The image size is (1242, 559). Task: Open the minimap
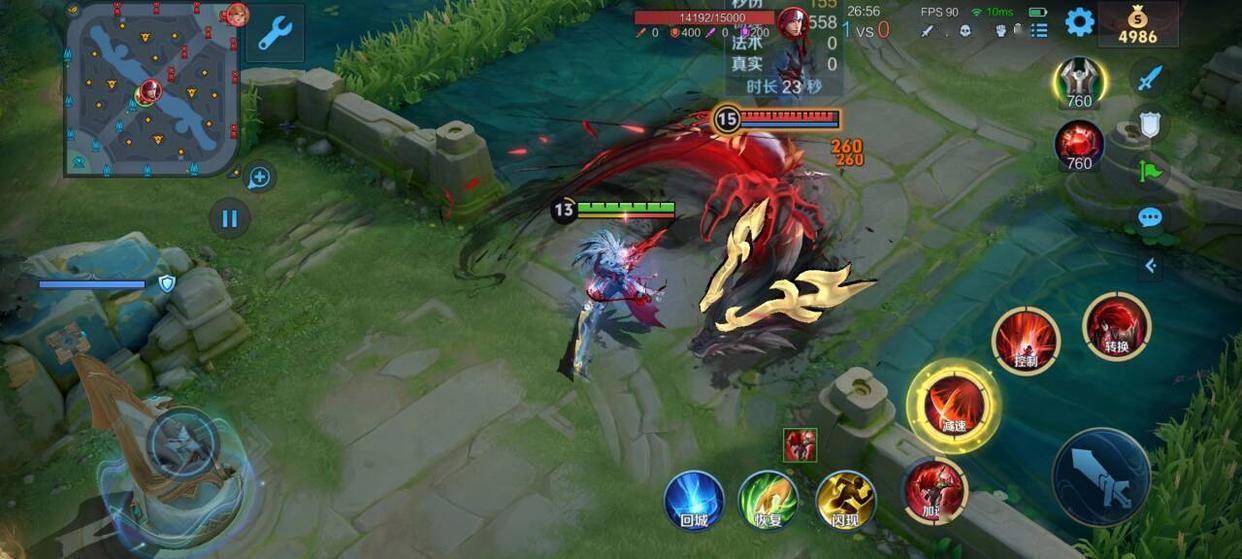(x=153, y=88)
